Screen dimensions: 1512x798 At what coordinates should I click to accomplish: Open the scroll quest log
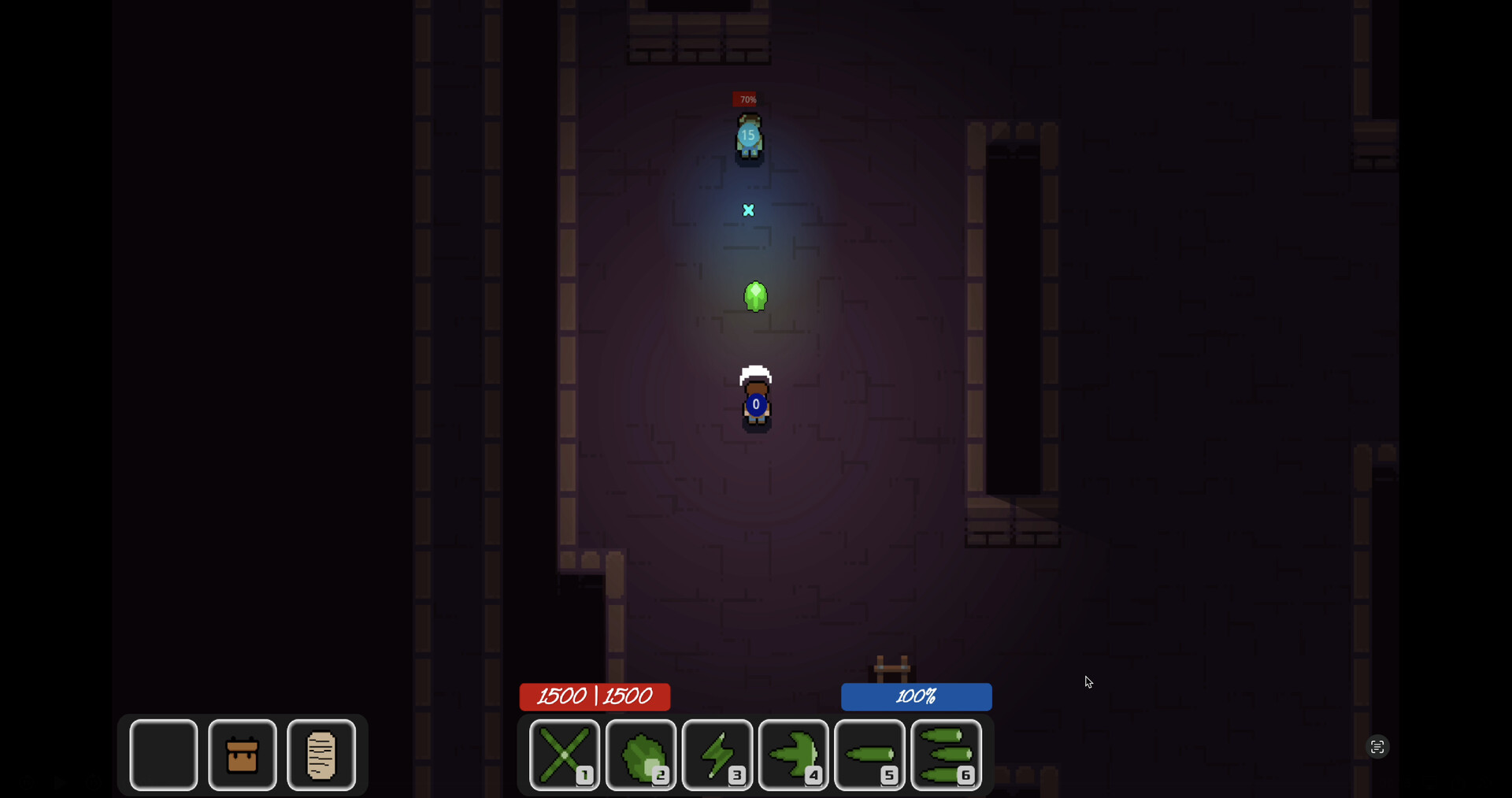(321, 755)
